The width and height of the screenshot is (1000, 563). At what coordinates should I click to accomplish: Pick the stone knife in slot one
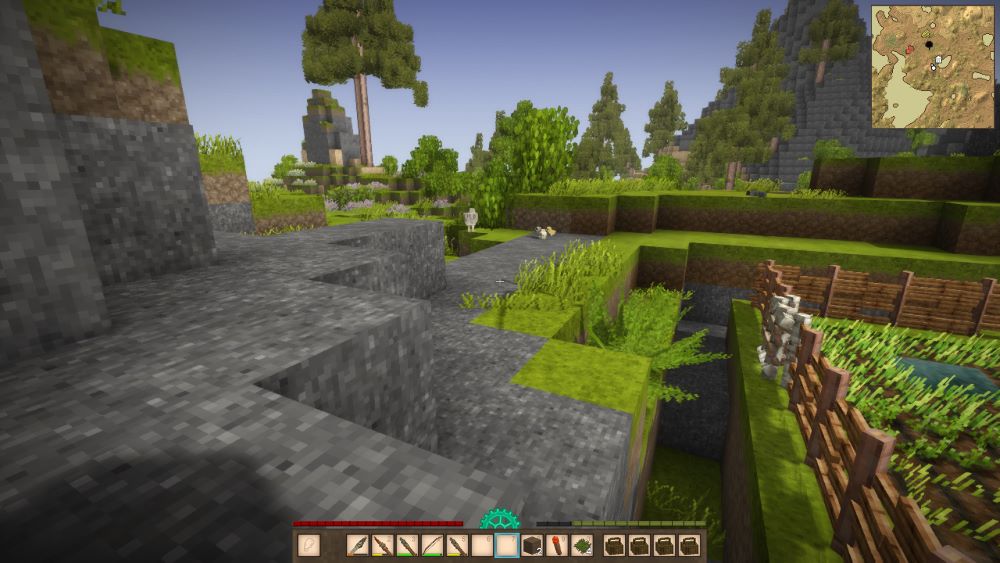tap(357, 546)
